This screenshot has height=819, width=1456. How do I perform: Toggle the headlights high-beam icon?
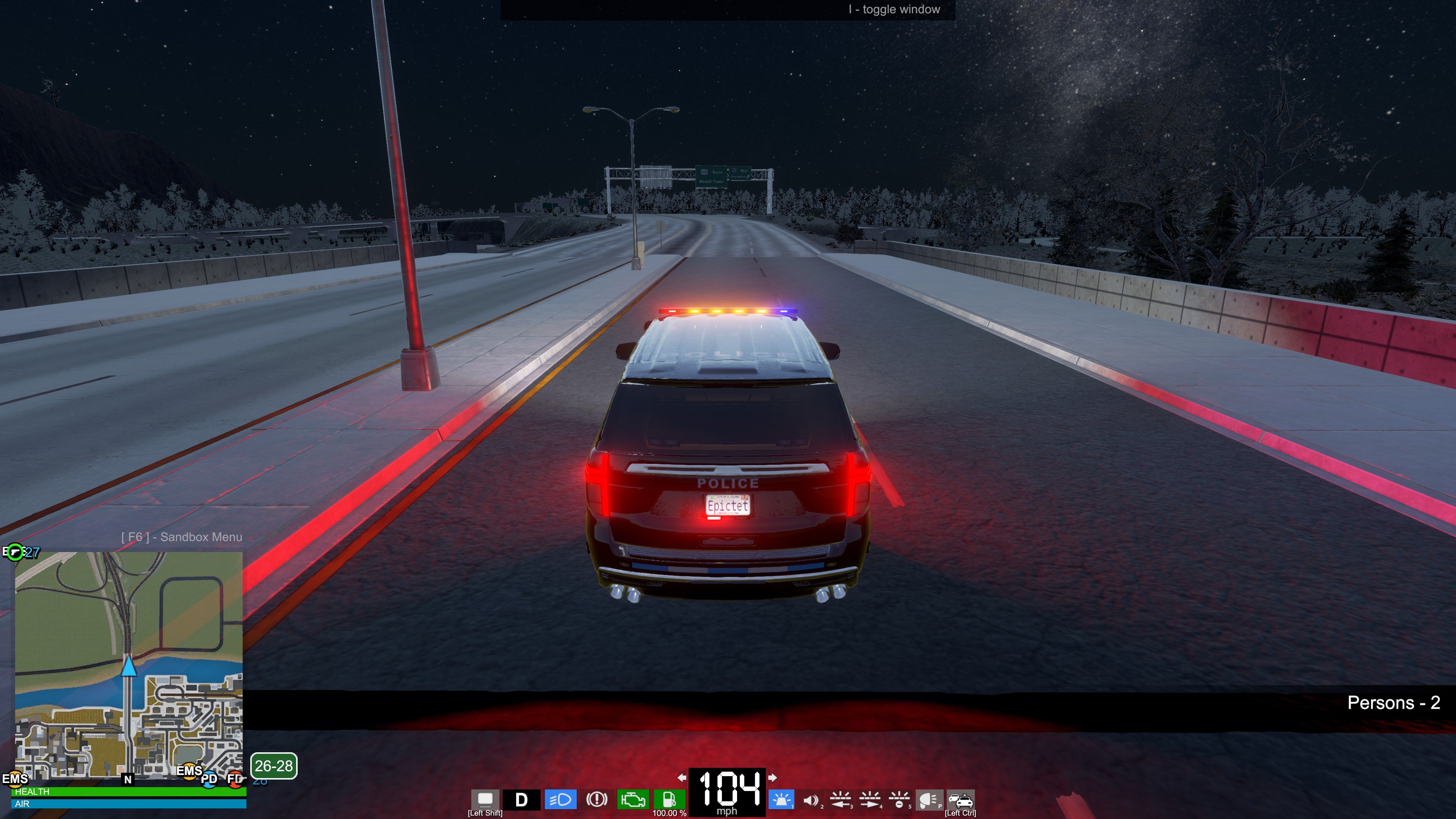pos(560,800)
